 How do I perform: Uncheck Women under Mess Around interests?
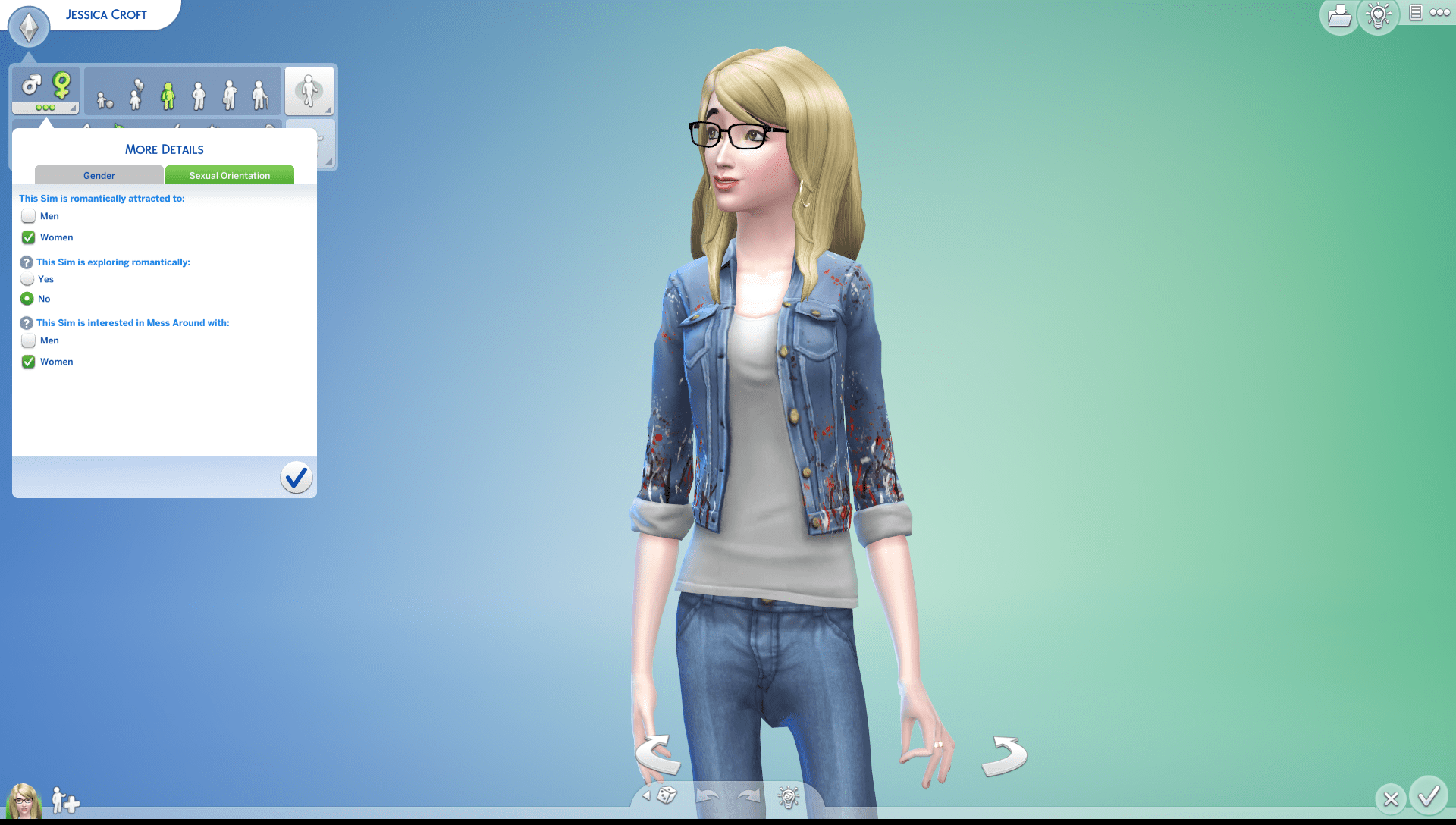[28, 362]
